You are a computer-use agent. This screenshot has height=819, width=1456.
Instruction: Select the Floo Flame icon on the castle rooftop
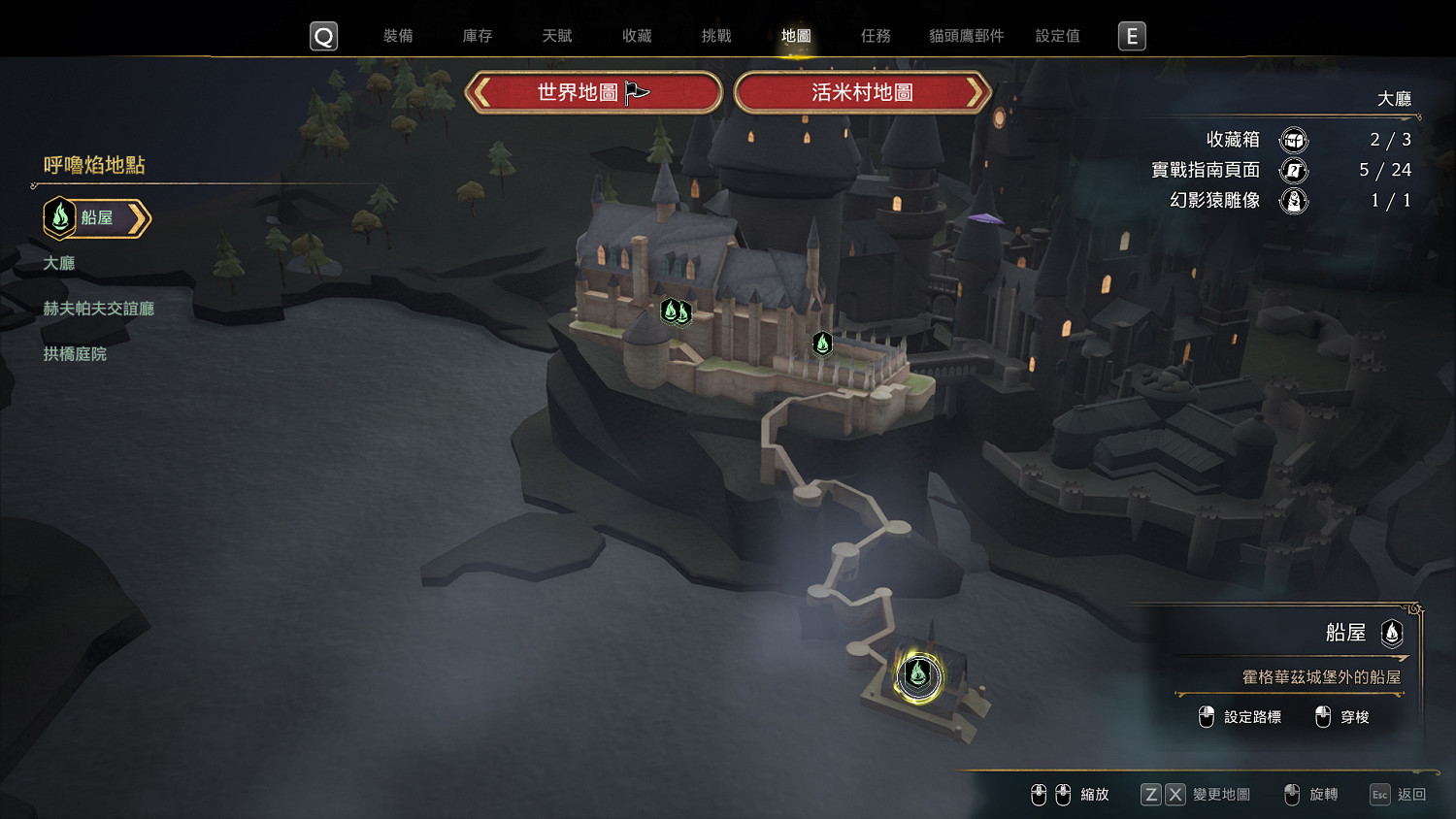(x=677, y=312)
